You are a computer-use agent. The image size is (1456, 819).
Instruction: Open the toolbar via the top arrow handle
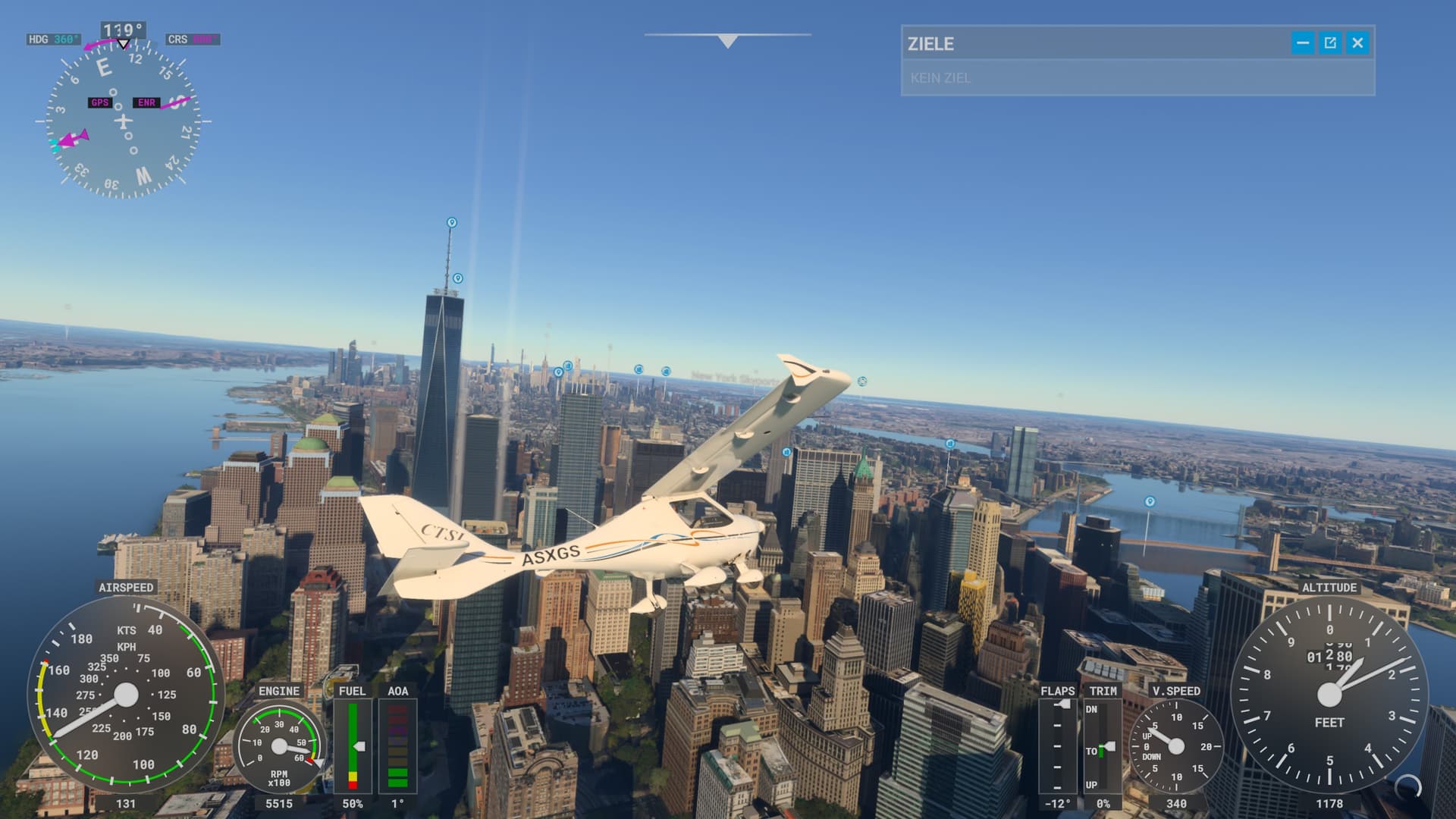728,41
